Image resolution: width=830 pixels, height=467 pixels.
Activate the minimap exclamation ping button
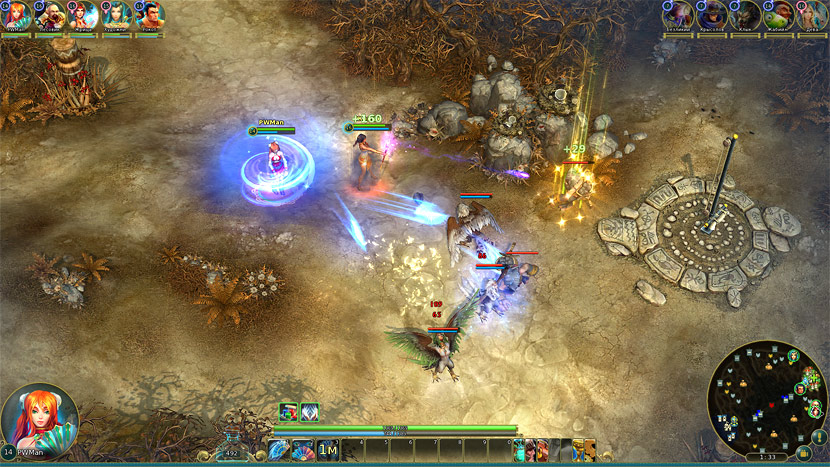coord(818,436)
